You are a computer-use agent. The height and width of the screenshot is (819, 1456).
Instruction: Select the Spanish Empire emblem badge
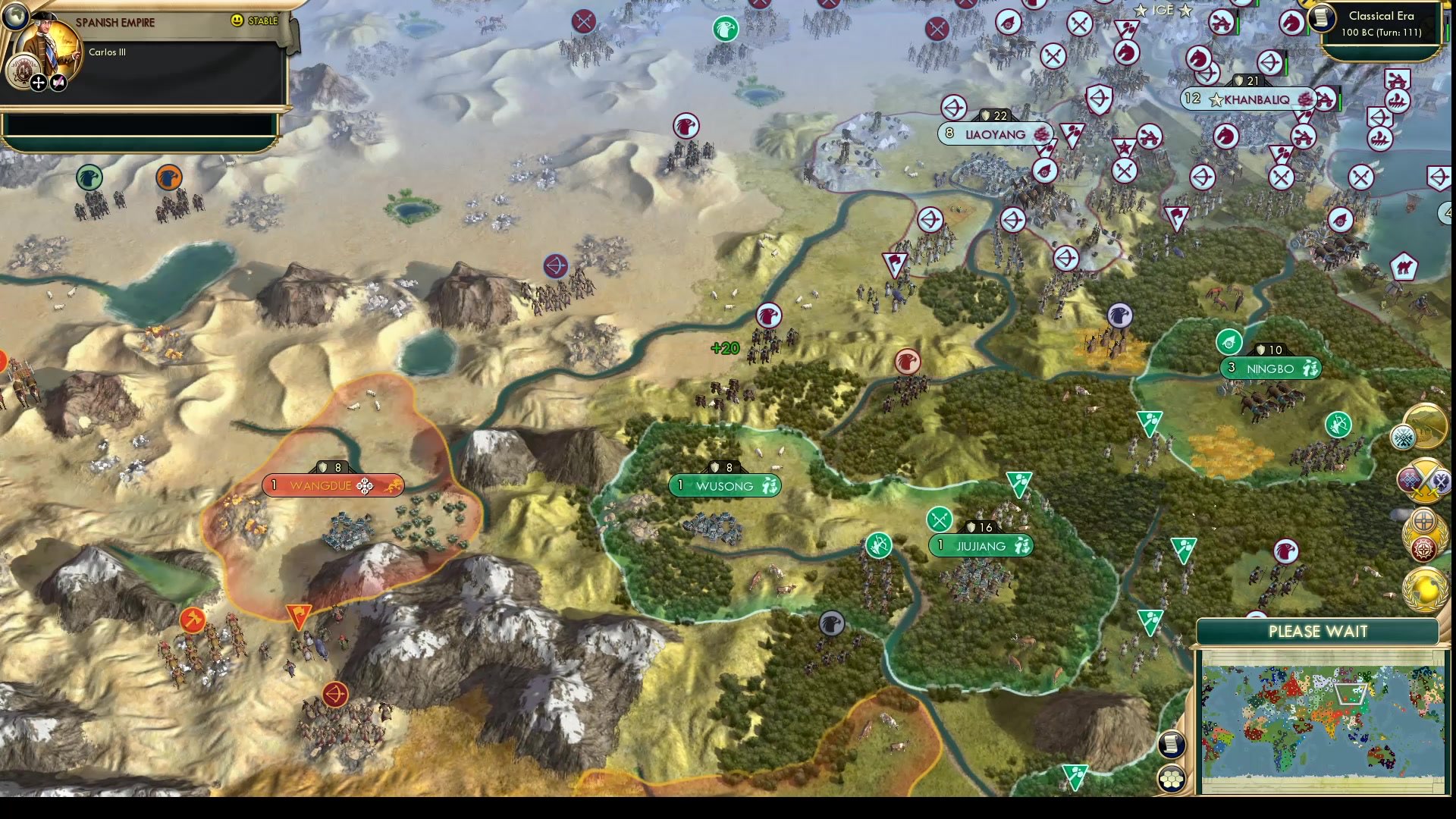pos(24,69)
